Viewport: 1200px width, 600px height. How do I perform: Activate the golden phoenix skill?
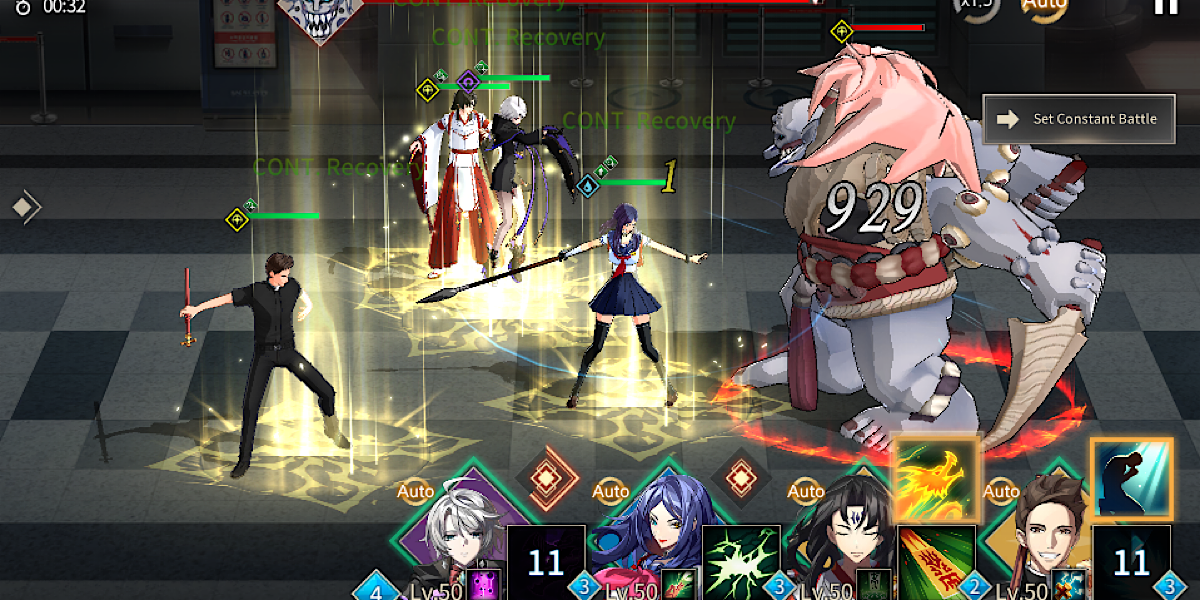[x=936, y=480]
